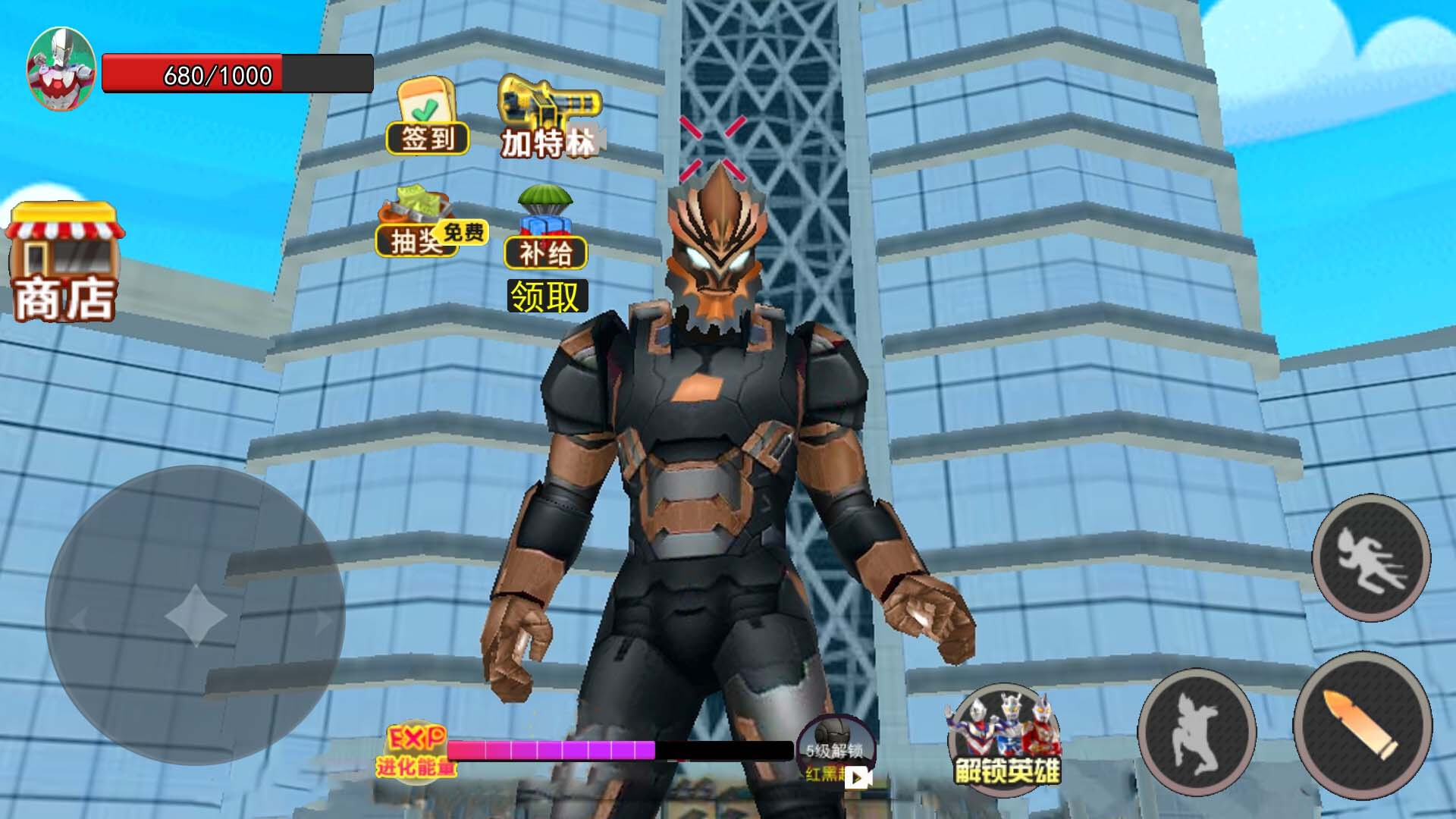
Task: Tap the virtual movement joystick
Action: click(195, 615)
